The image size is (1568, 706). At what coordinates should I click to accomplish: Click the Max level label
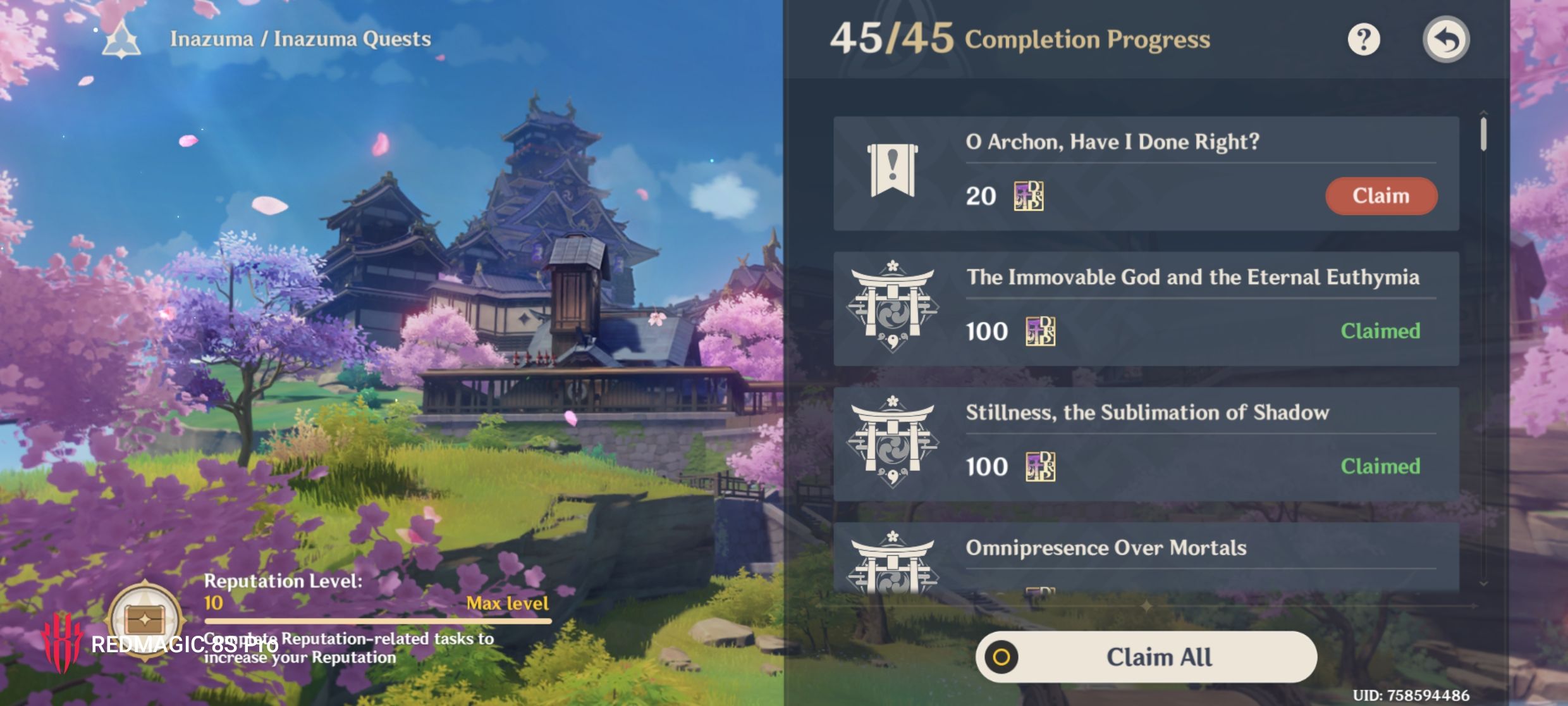coord(507,604)
